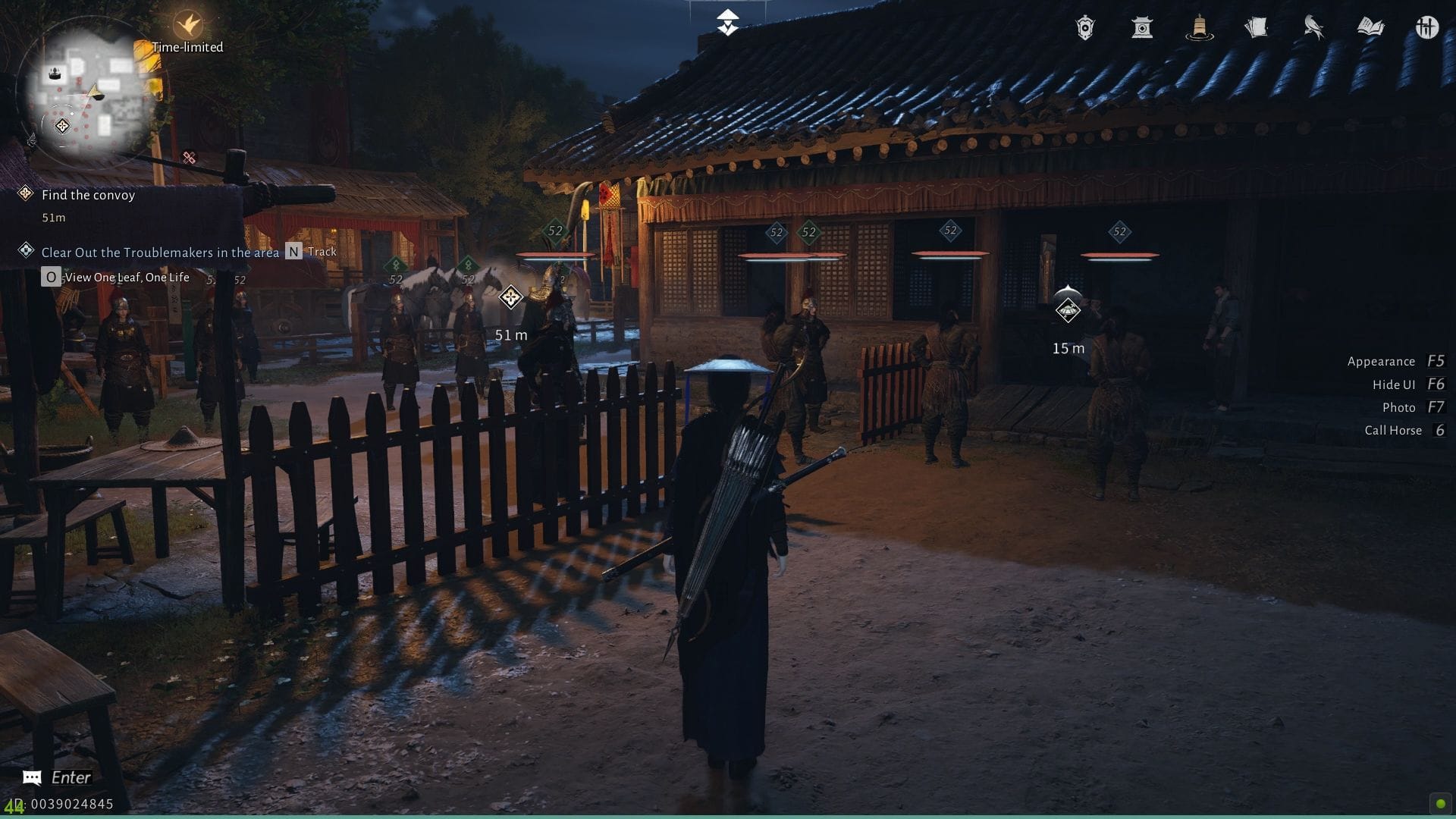Open the journal book icon in the top bar

click(x=1373, y=27)
